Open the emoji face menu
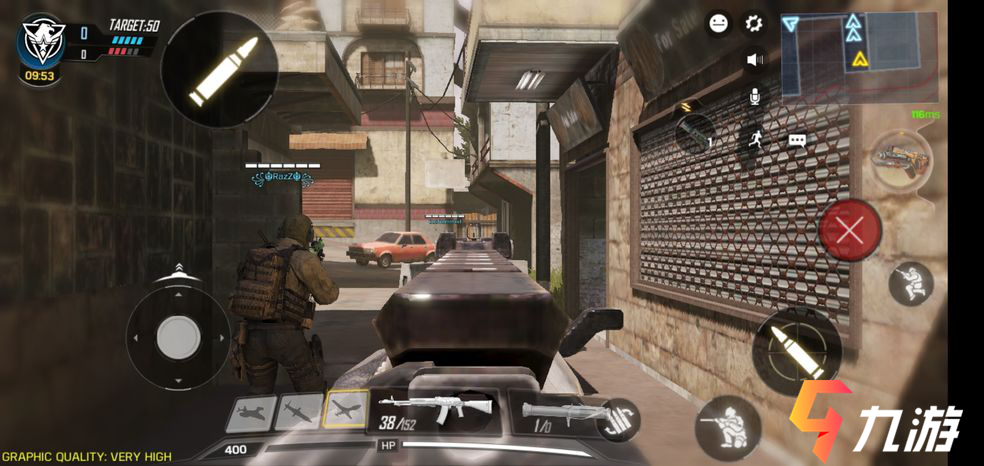The width and height of the screenshot is (984, 466). point(718,23)
